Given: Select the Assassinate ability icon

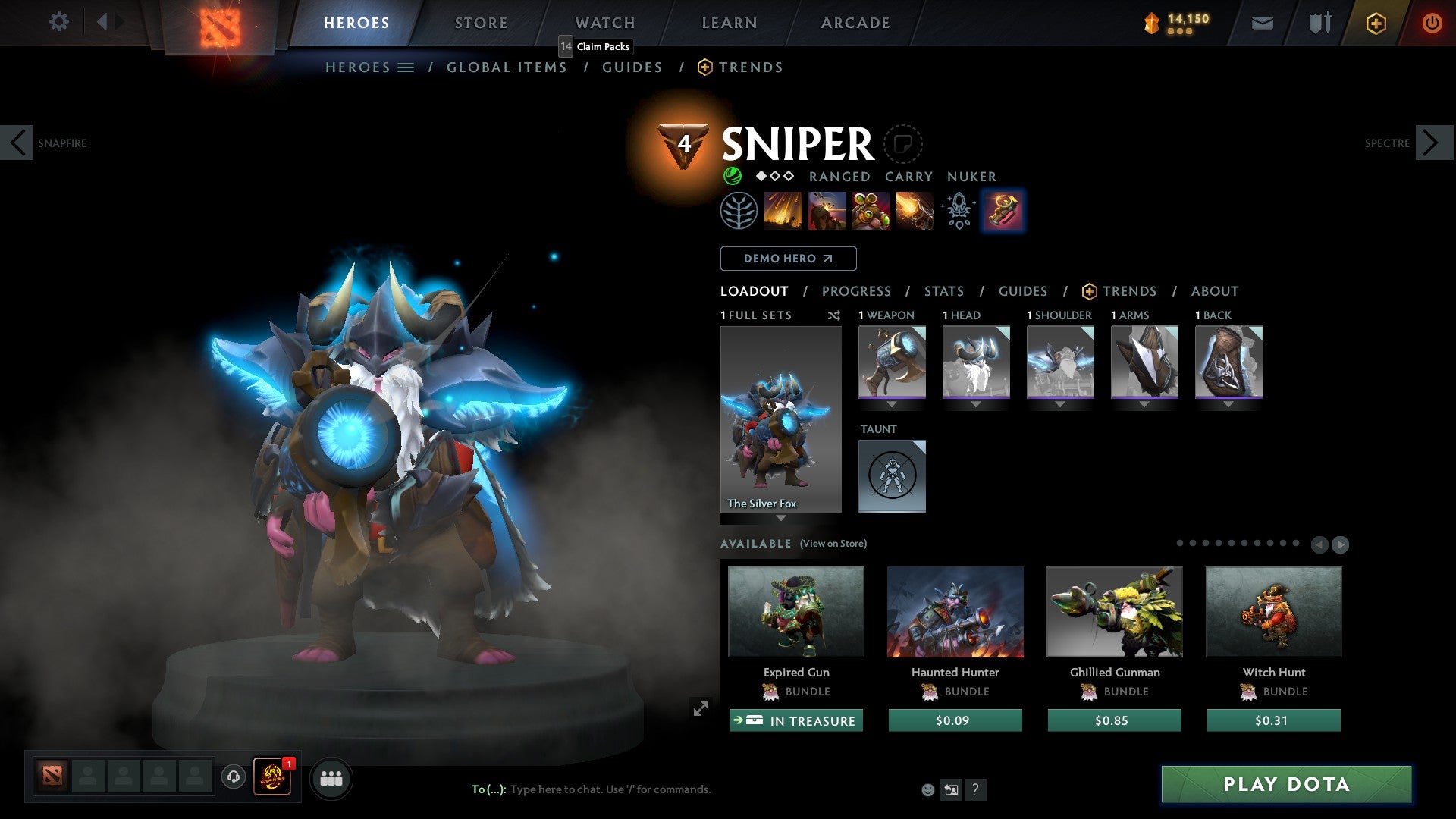Looking at the screenshot, I should pos(912,211).
